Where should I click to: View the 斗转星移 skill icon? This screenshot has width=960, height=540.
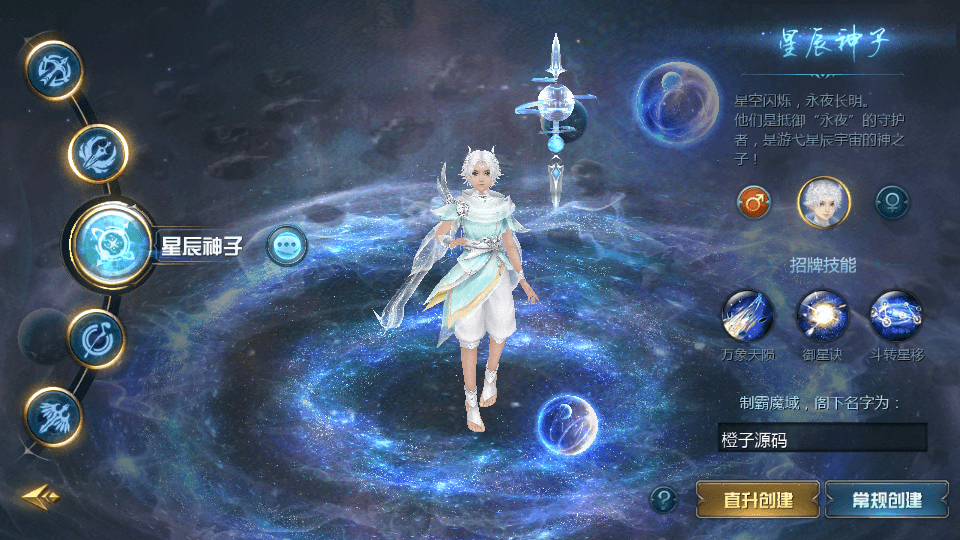coord(895,316)
